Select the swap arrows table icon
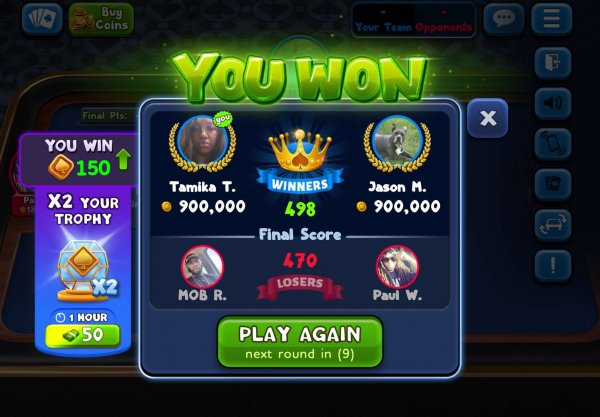The image size is (600, 417). coord(553,224)
